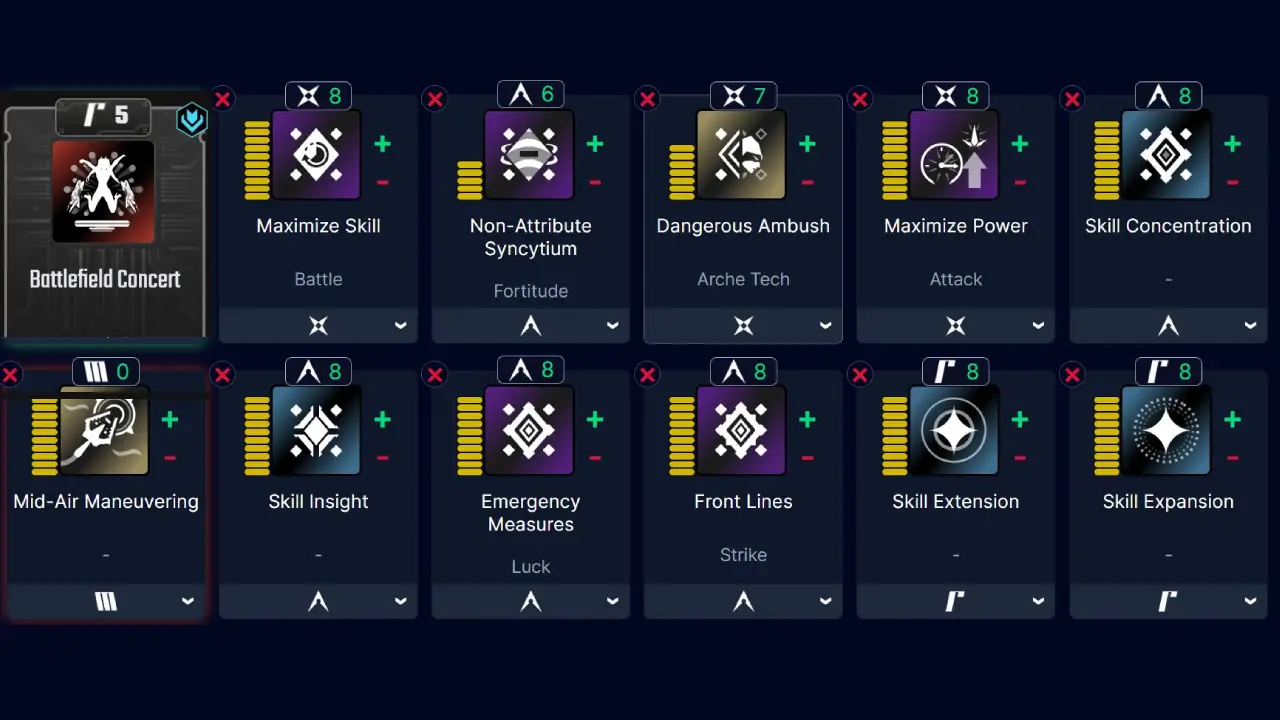1280x720 pixels.
Task: Open the socket dropdown under Emergency Measures
Action: click(x=530, y=601)
